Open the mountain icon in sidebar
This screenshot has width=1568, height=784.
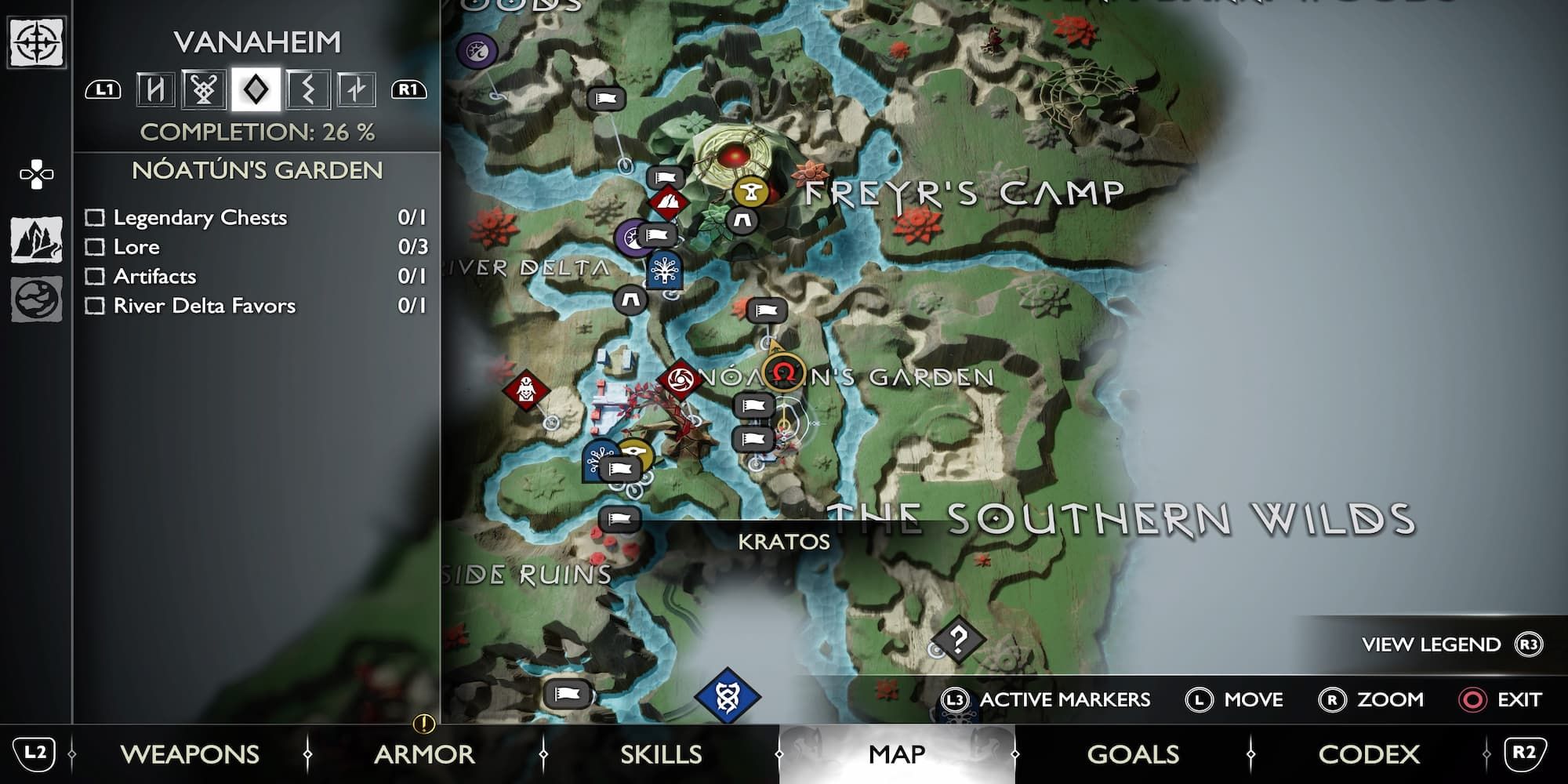coord(37,239)
